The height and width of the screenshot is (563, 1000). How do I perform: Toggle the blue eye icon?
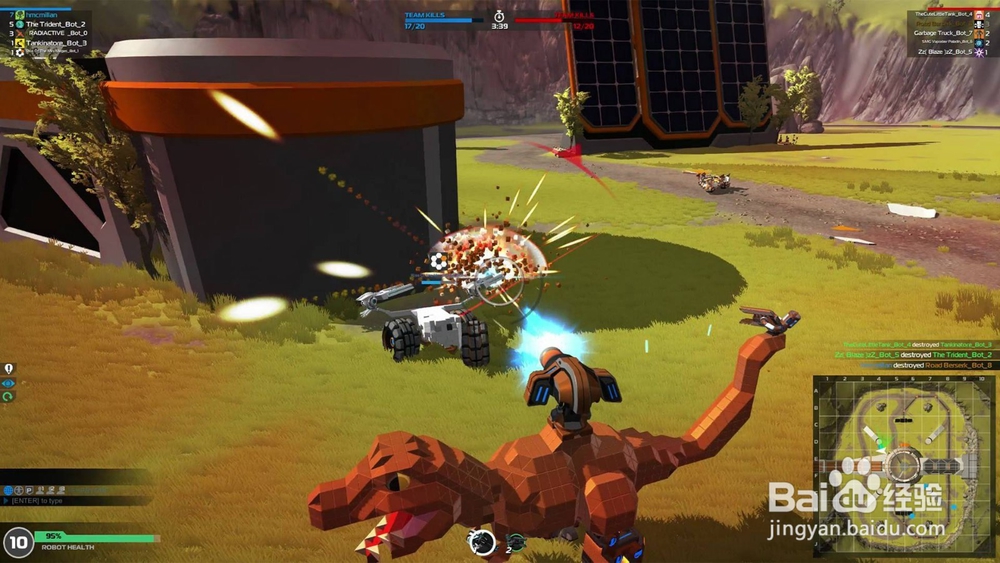click(x=8, y=383)
